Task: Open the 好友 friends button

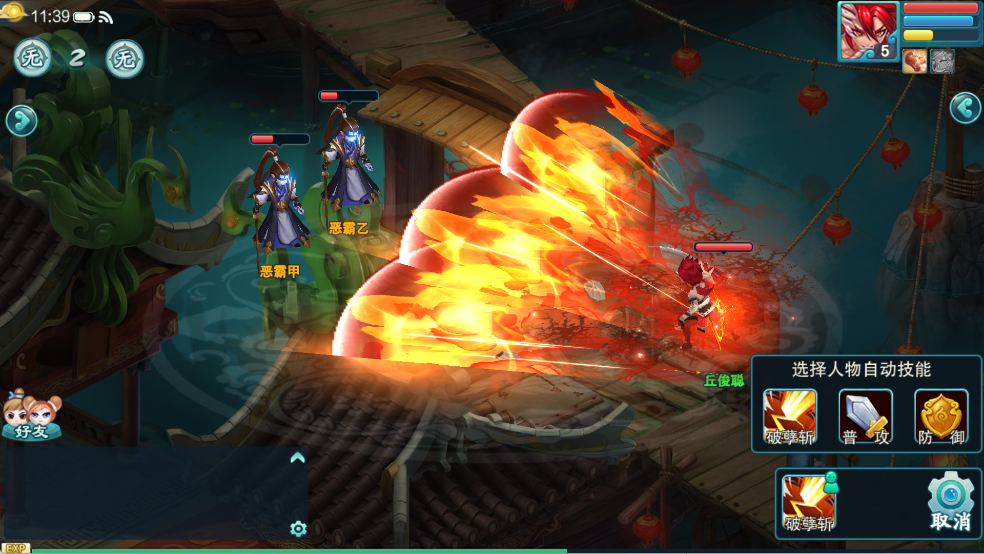Action: click(31, 415)
